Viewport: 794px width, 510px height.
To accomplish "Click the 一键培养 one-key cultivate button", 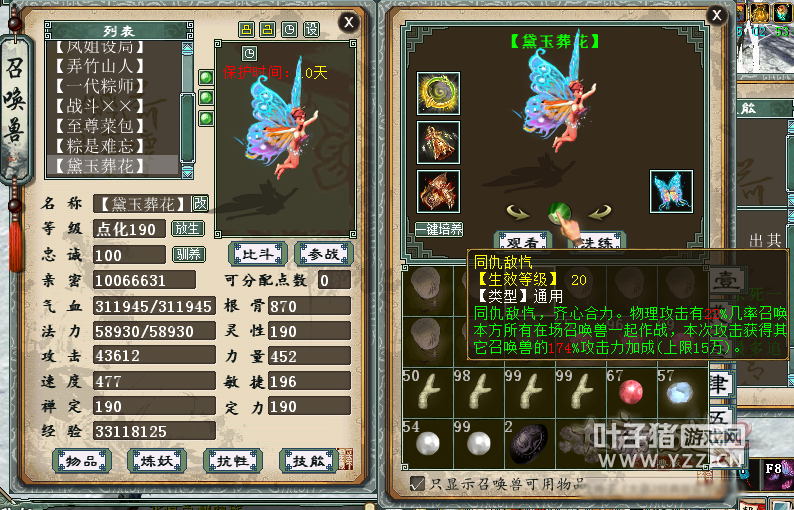I will click(x=438, y=229).
